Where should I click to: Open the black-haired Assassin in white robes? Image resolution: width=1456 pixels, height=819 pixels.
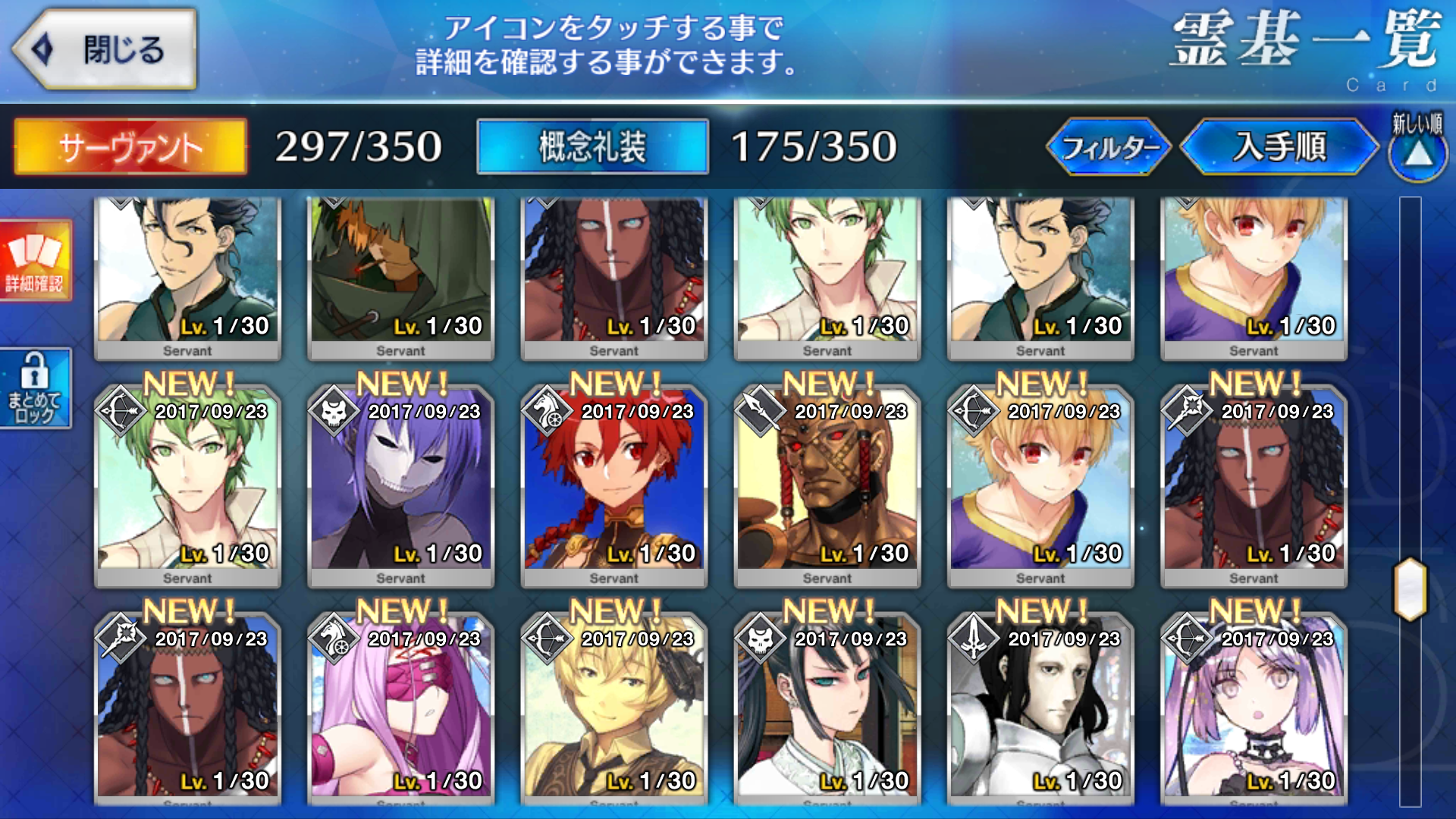[827, 709]
